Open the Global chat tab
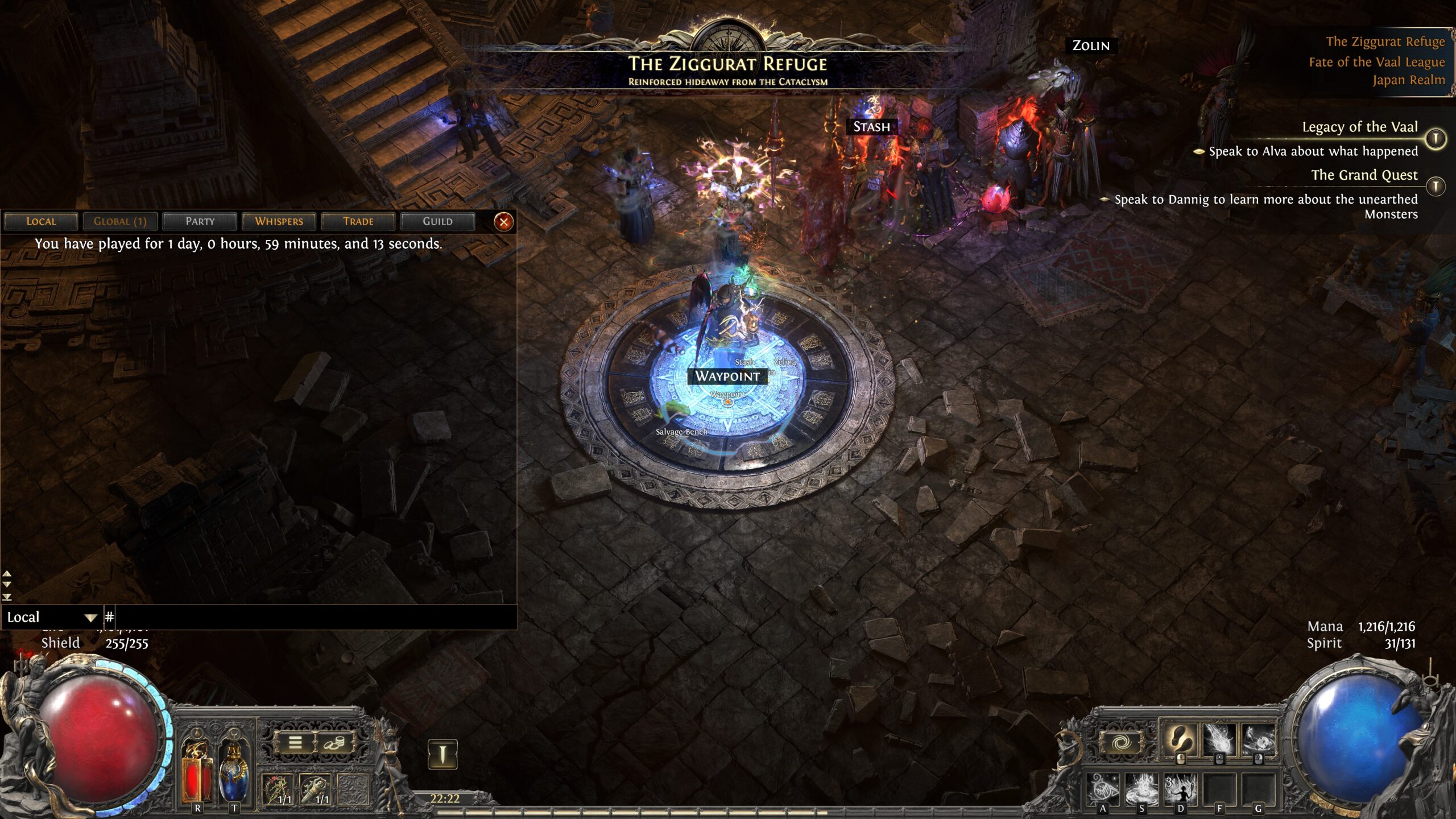Viewport: 1456px width, 819px height. point(120,221)
